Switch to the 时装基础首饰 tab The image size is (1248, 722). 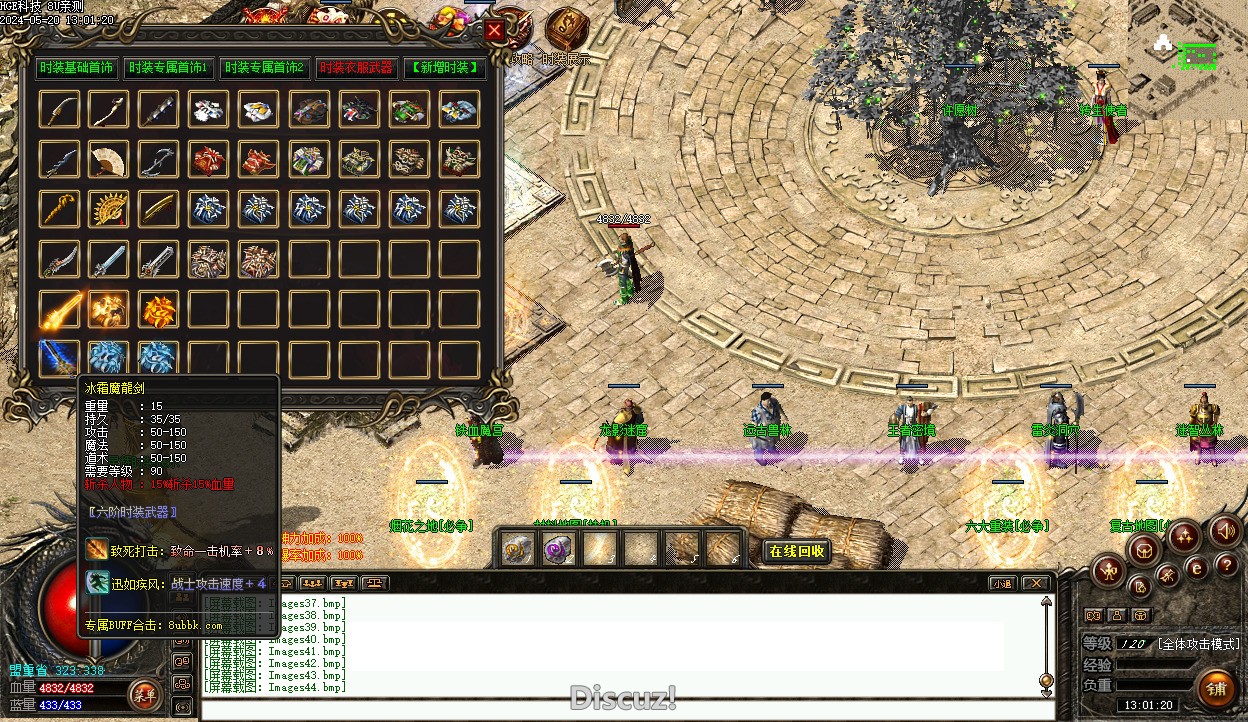[x=77, y=68]
